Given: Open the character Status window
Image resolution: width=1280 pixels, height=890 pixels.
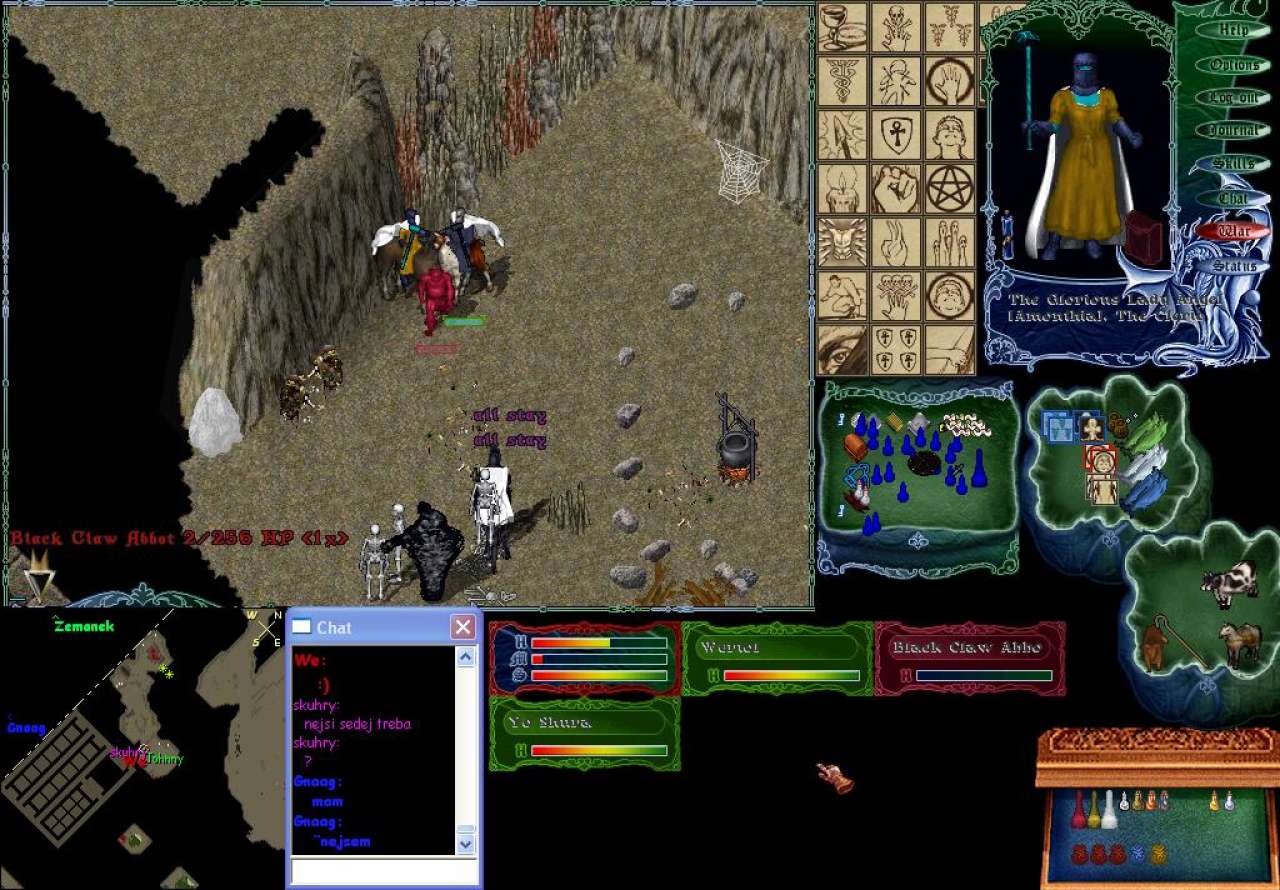Looking at the screenshot, I should 1234,266.
